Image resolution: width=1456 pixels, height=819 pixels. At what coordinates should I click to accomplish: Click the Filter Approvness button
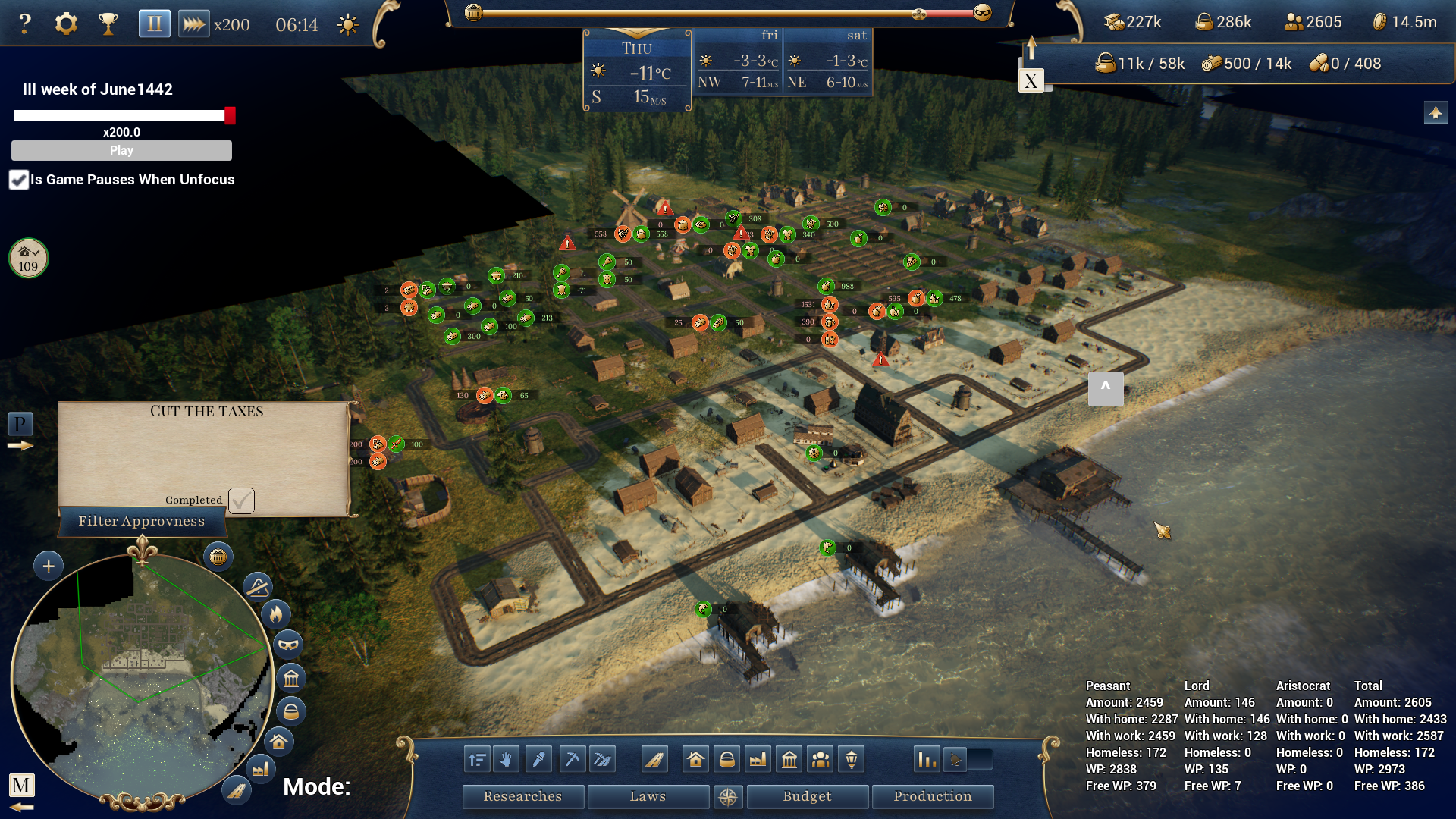[142, 521]
